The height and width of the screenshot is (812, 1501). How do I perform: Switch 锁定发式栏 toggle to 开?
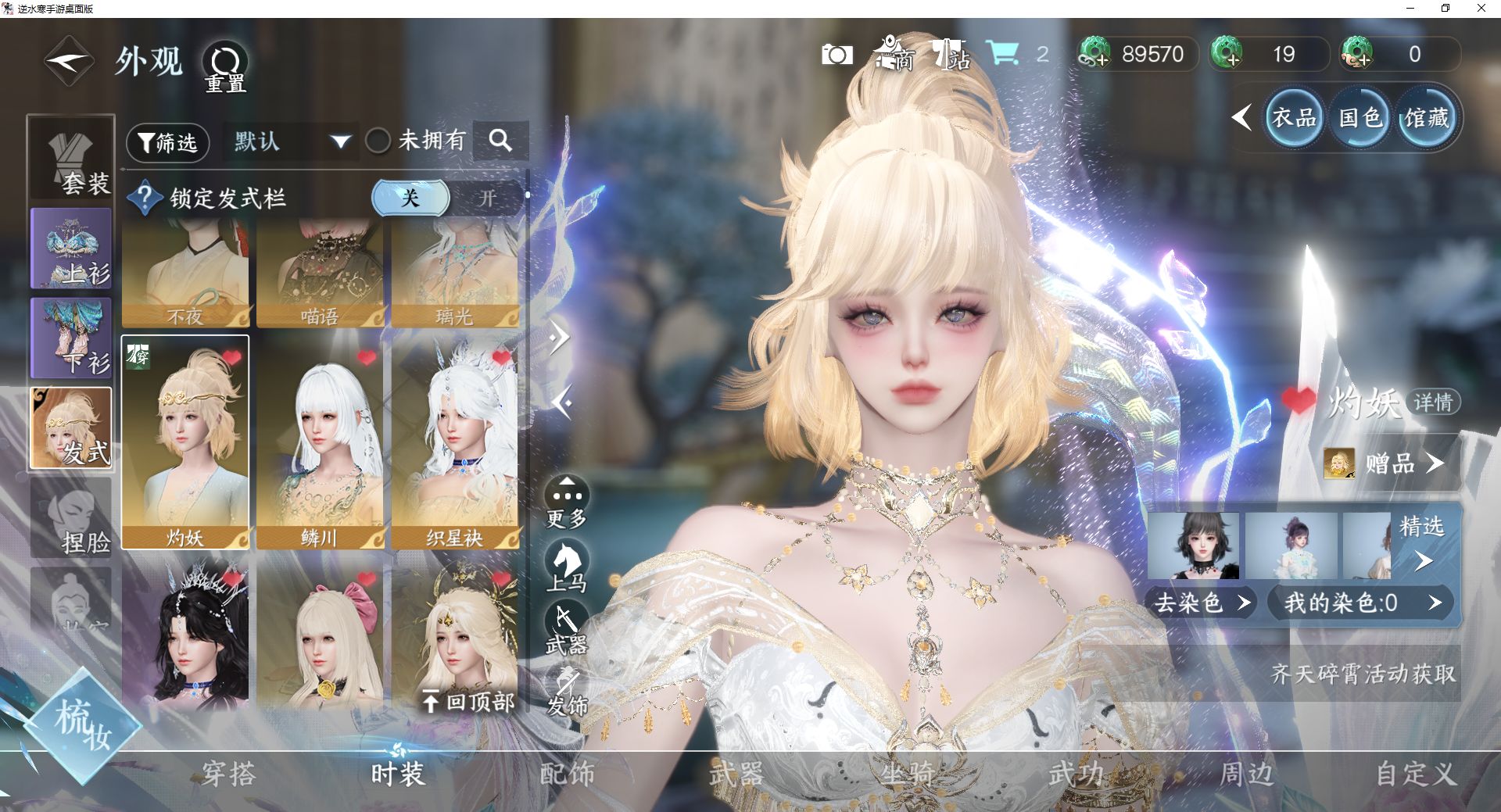[x=487, y=198]
